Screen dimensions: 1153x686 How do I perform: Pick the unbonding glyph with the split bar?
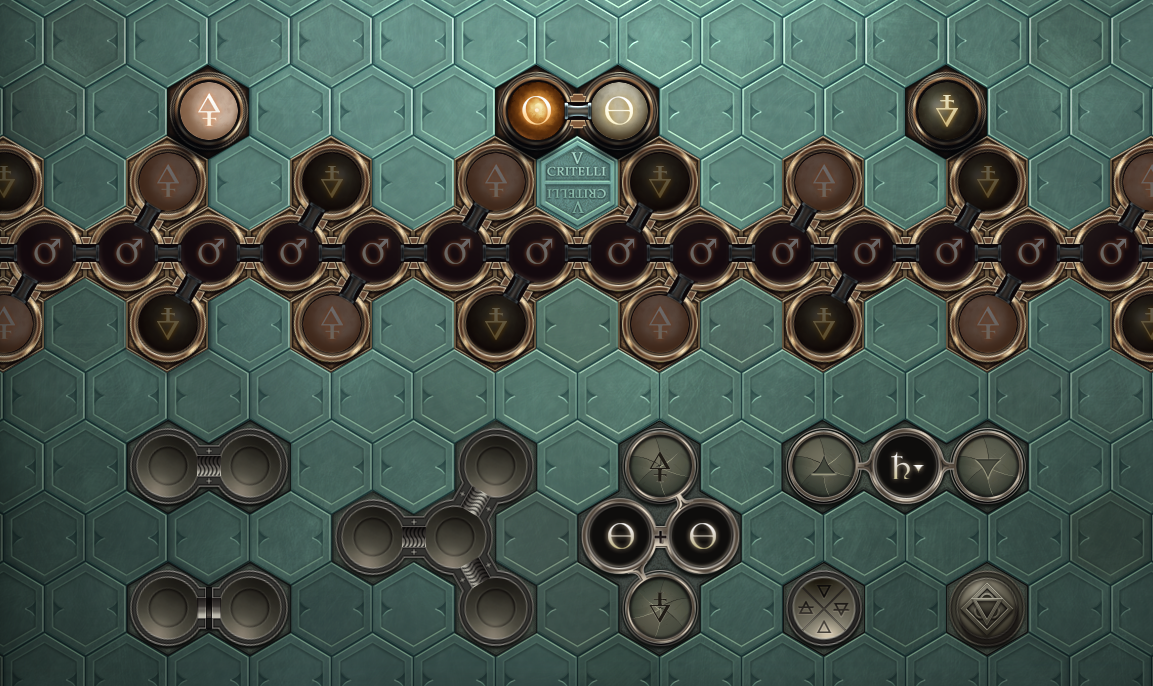tap(208, 608)
